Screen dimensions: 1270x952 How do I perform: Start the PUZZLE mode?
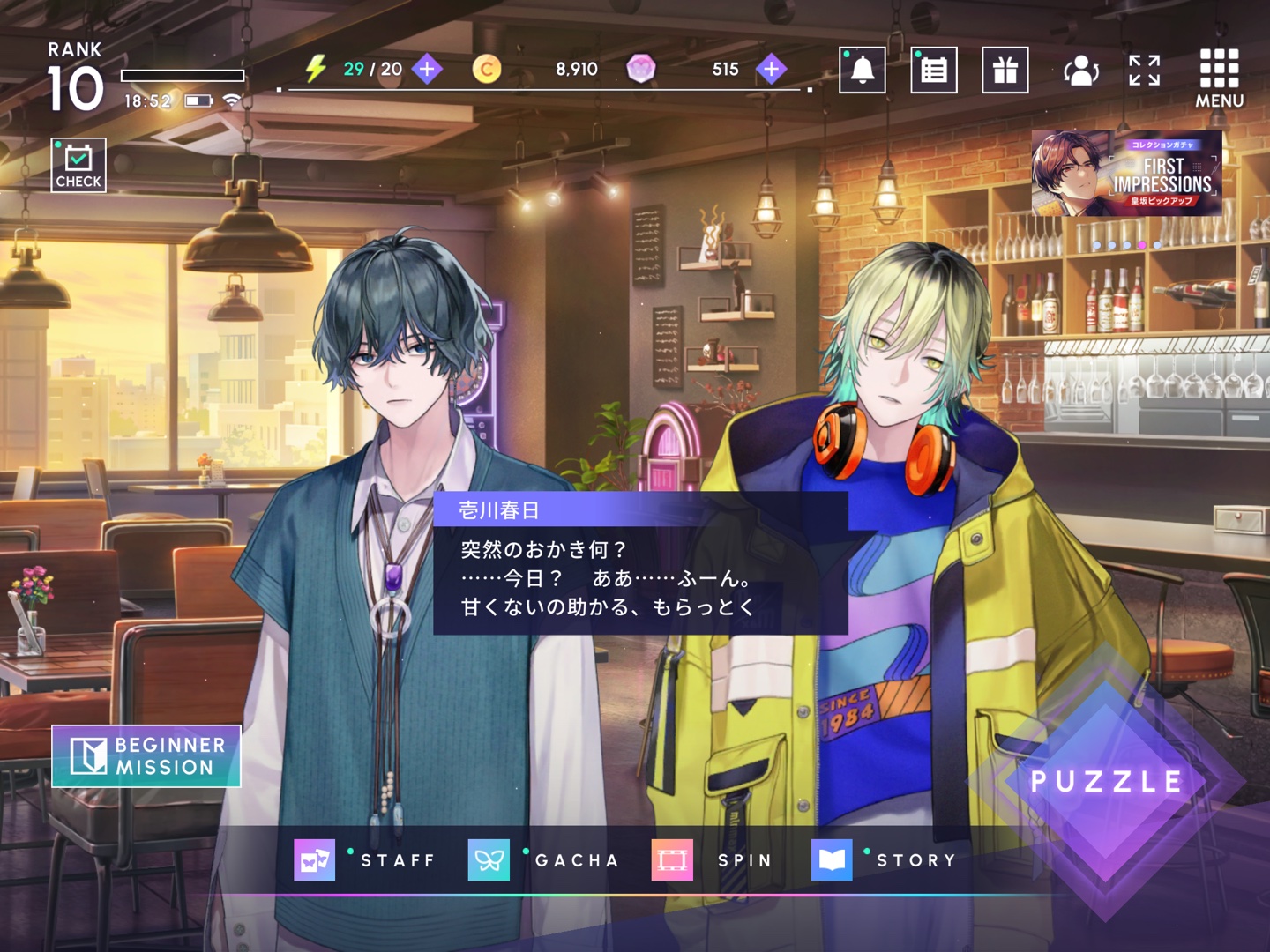[x=1106, y=781]
